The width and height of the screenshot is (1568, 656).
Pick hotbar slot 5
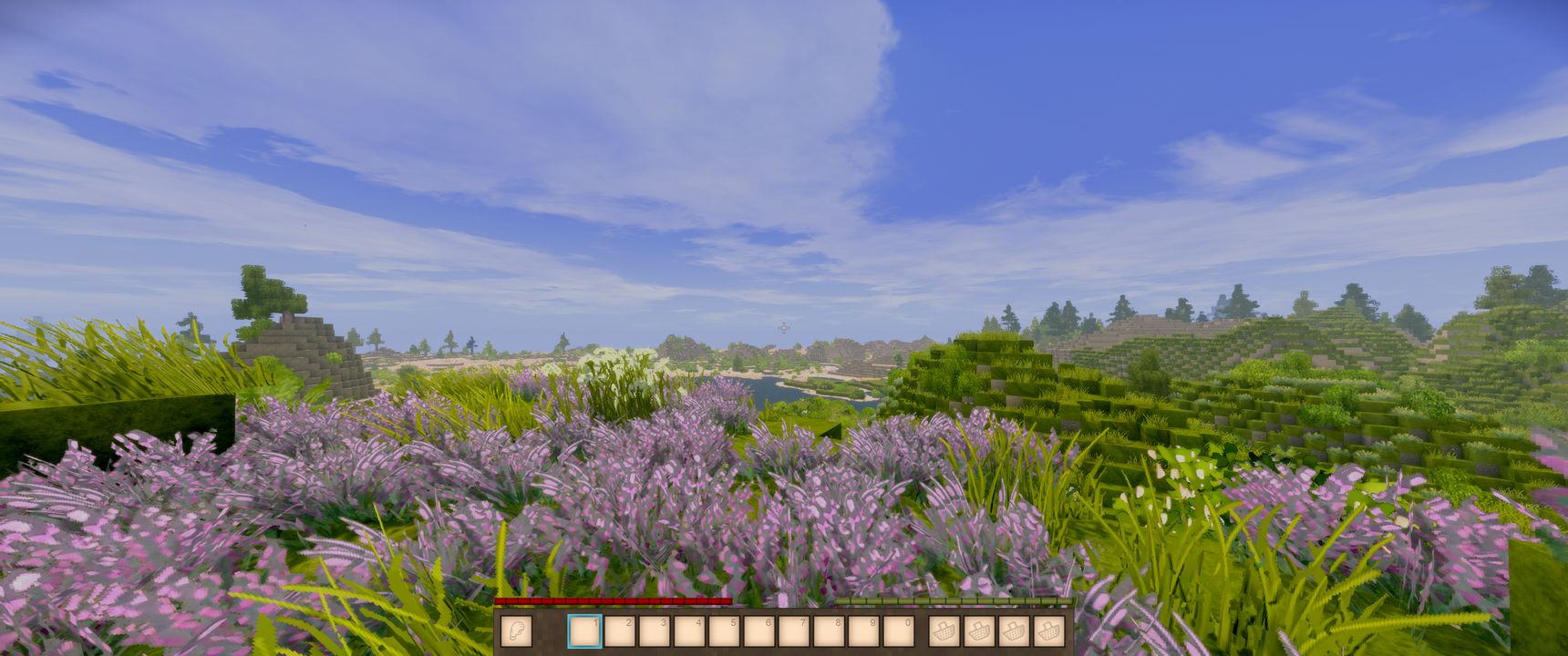[x=724, y=630]
